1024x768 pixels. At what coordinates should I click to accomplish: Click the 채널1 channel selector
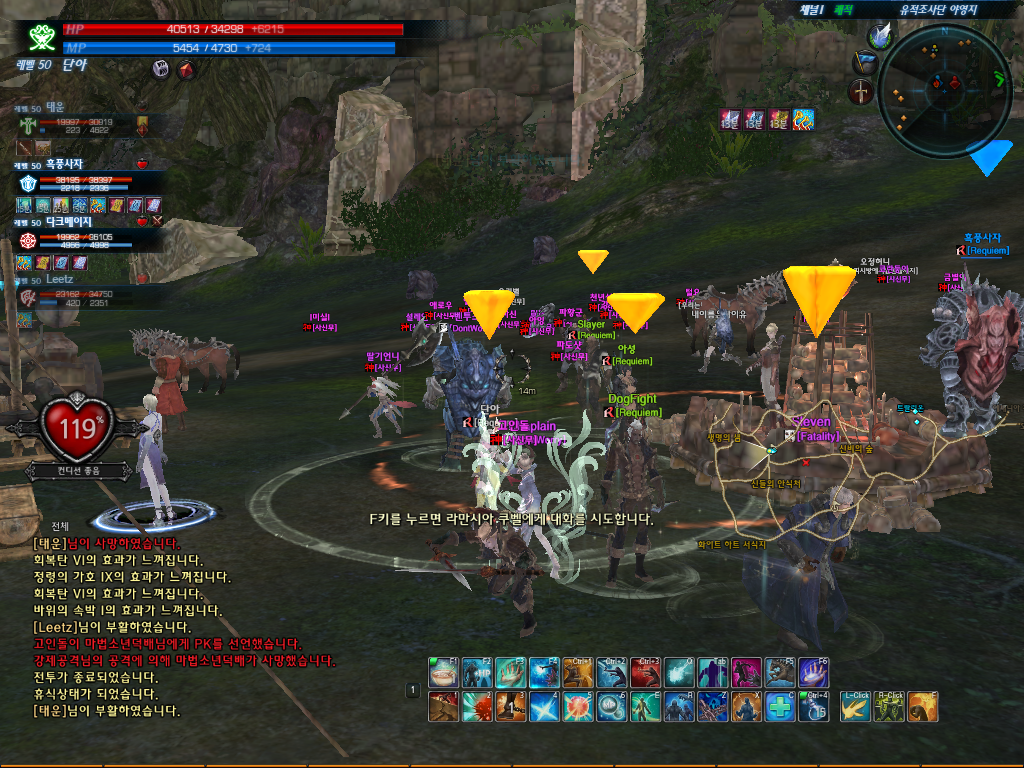click(810, 9)
